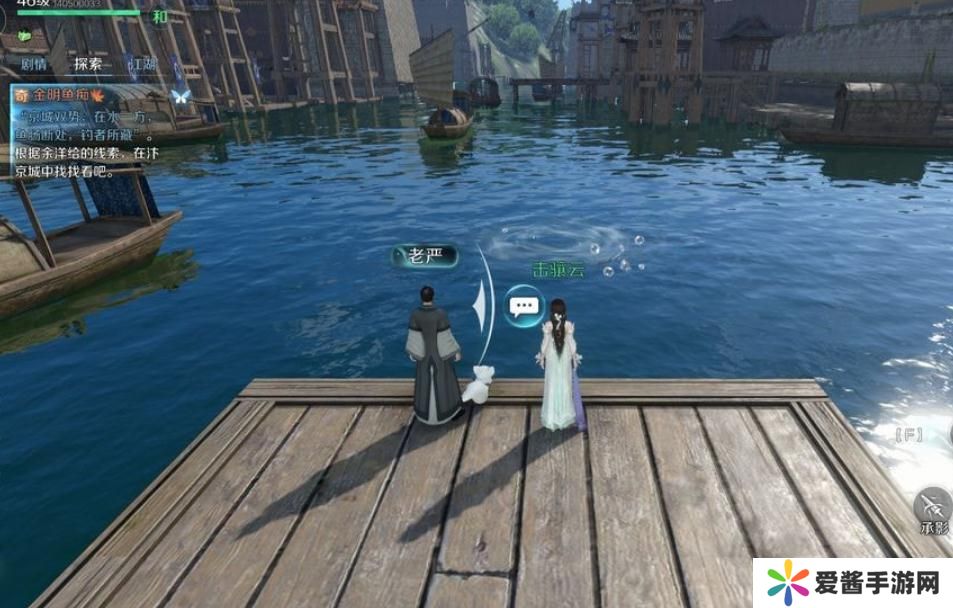Screen dimensions: 953x608
Task: Click the green leaf status icon
Action: tap(24, 35)
